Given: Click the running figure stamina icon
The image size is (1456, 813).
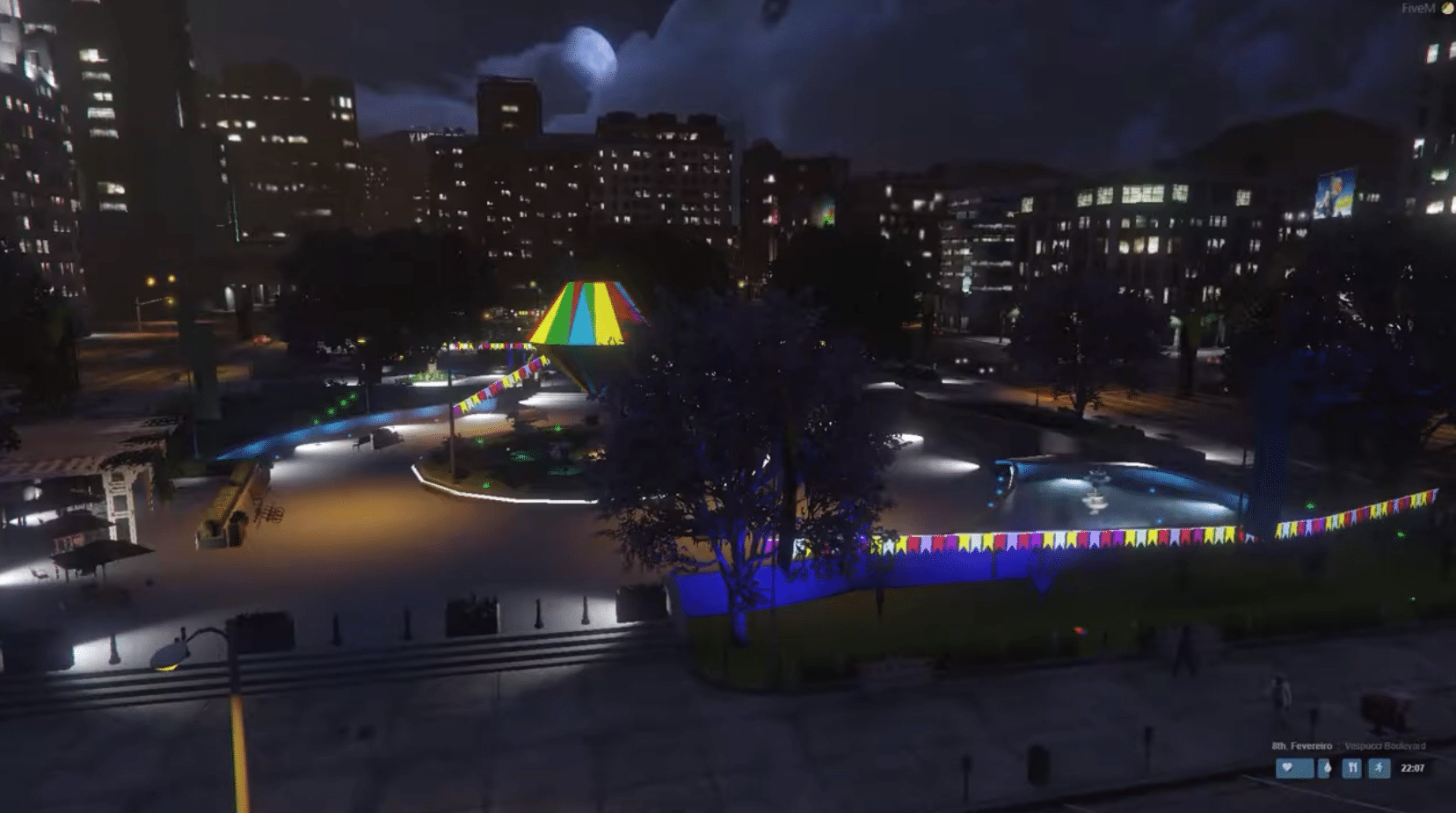Looking at the screenshot, I should click(x=1379, y=766).
